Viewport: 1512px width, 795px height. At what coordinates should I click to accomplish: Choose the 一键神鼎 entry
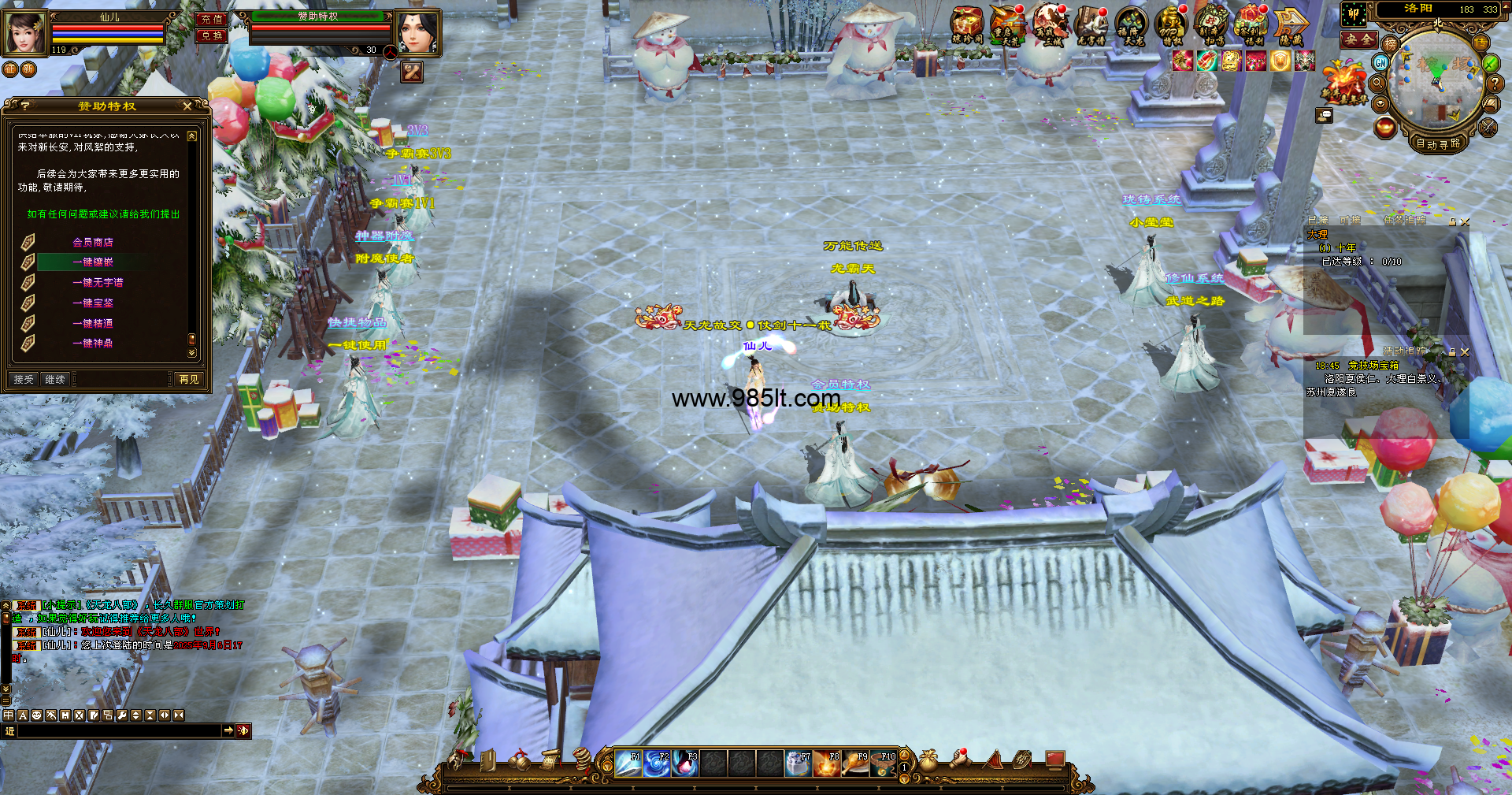(93, 344)
